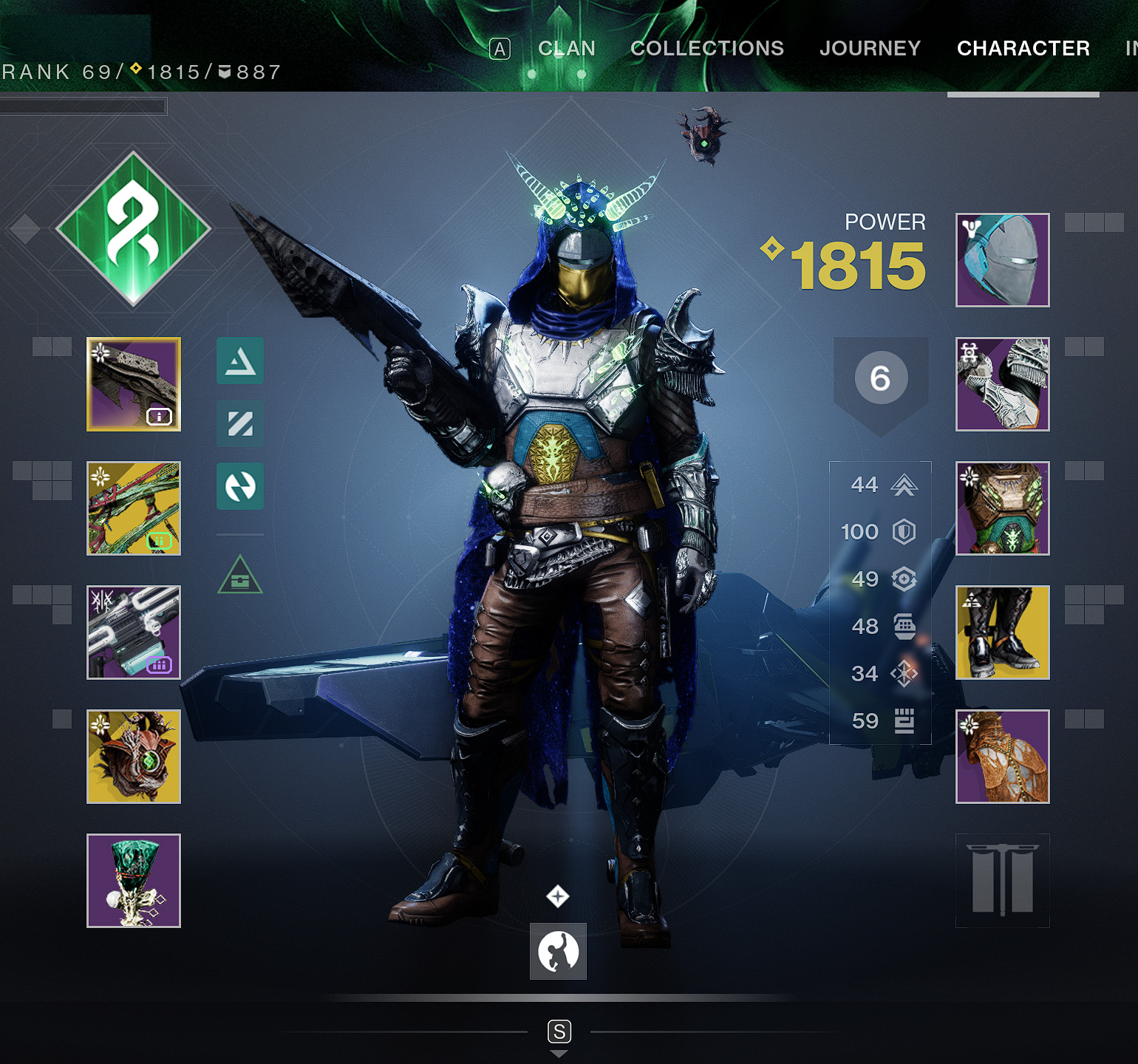Inspect the equipped class item cloak

(x=1002, y=756)
